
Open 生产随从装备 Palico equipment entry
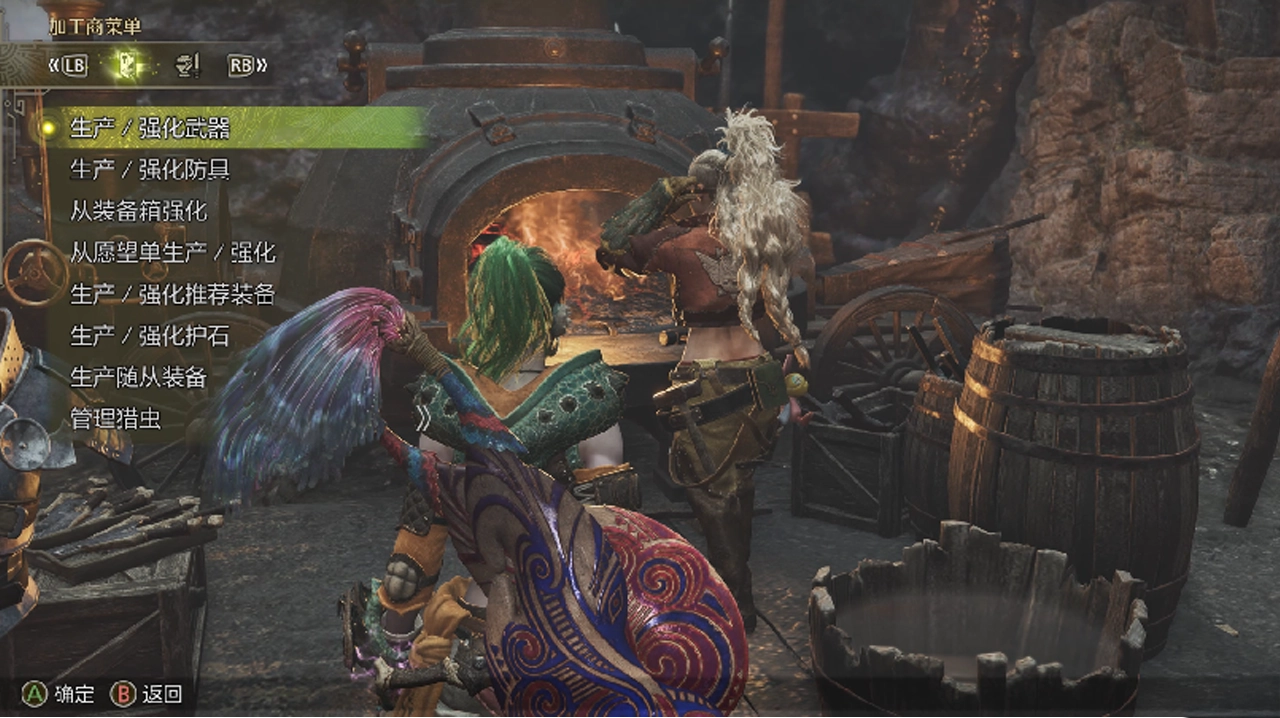(x=138, y=378)
